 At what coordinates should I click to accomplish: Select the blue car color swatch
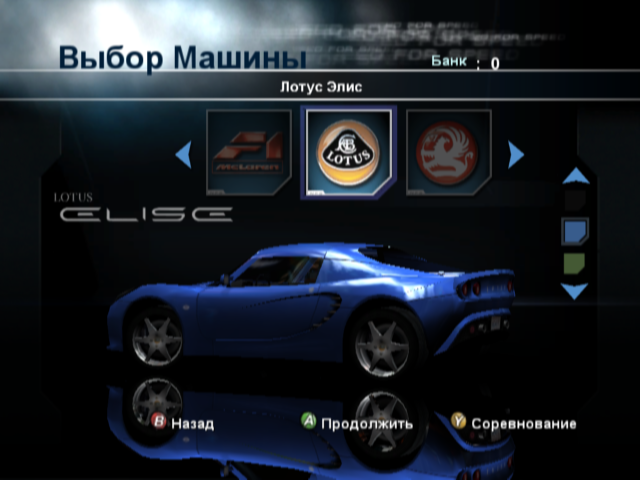click(x=575, y=233)
